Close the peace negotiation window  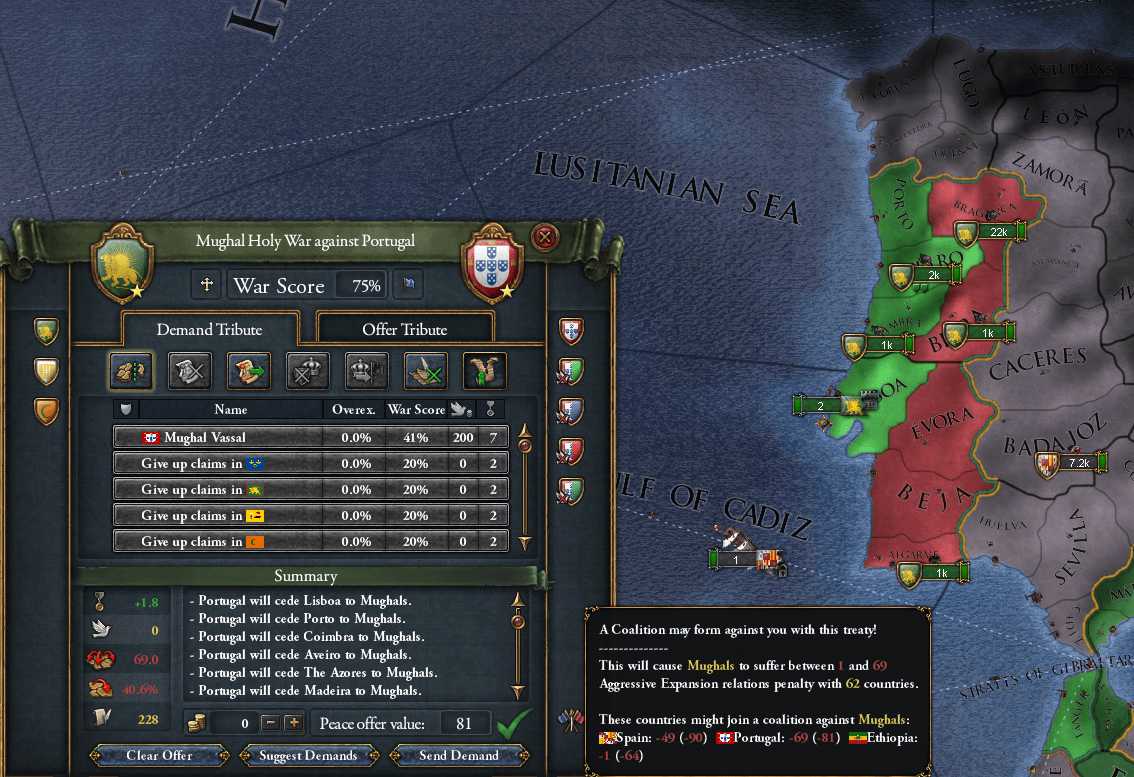545,237
